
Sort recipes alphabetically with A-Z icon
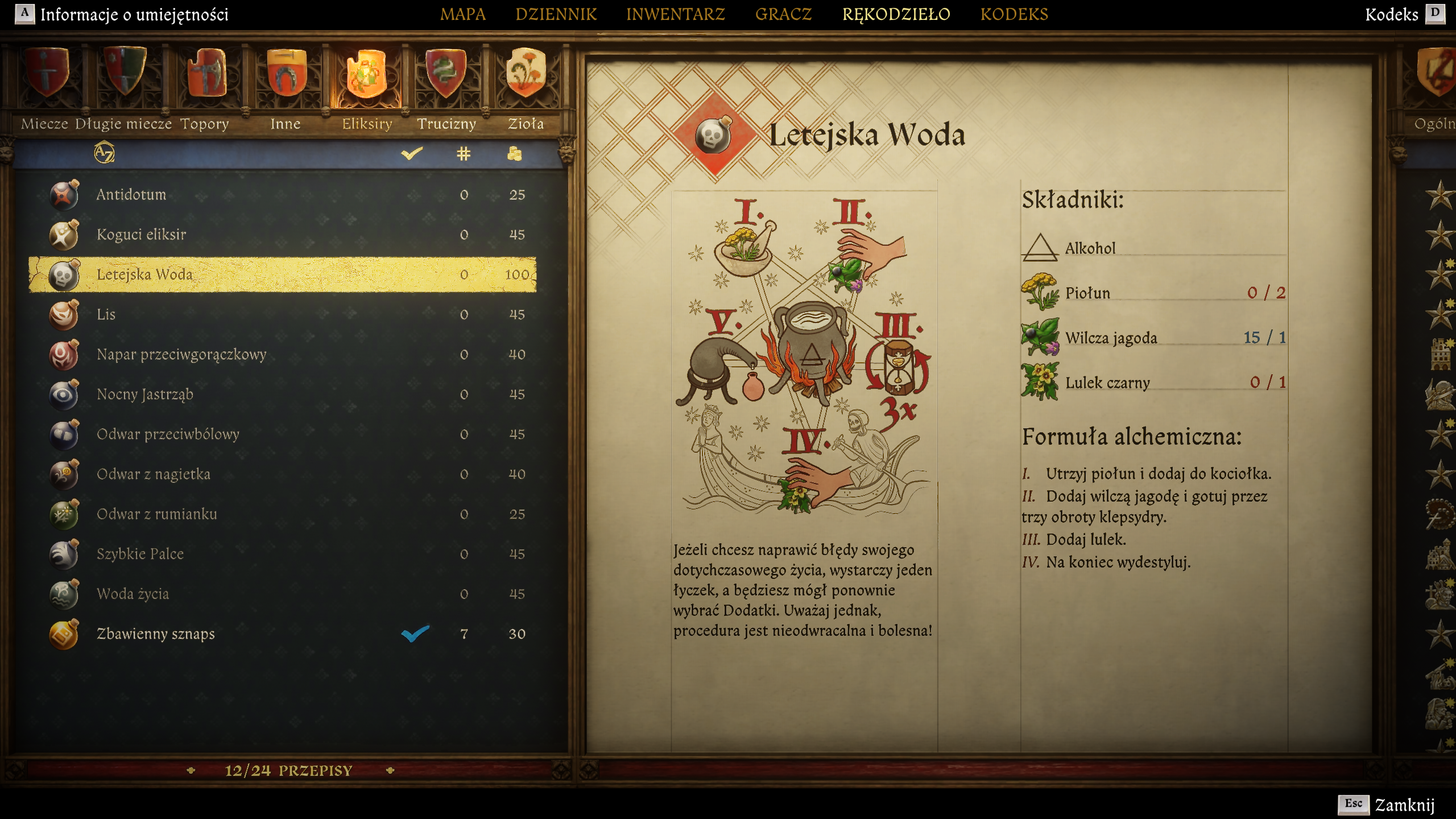tap(104, 153)
